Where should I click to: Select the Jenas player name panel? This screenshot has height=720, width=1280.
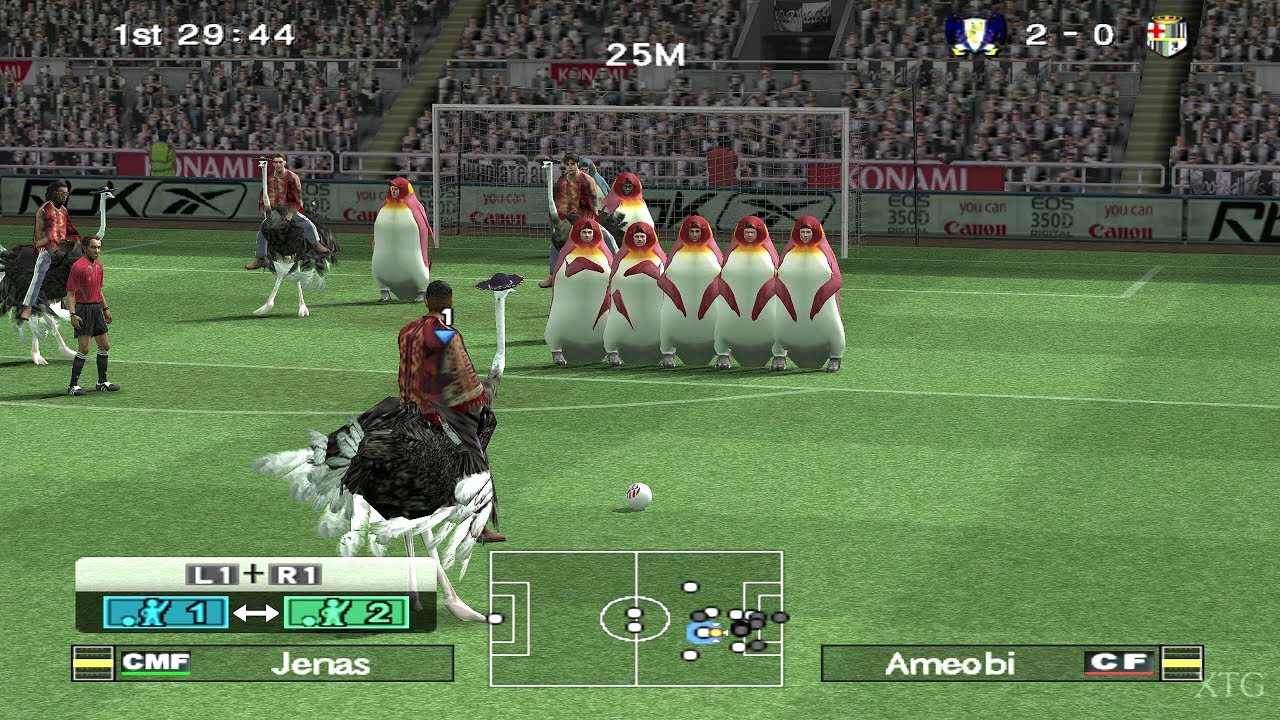pos(285,663)
